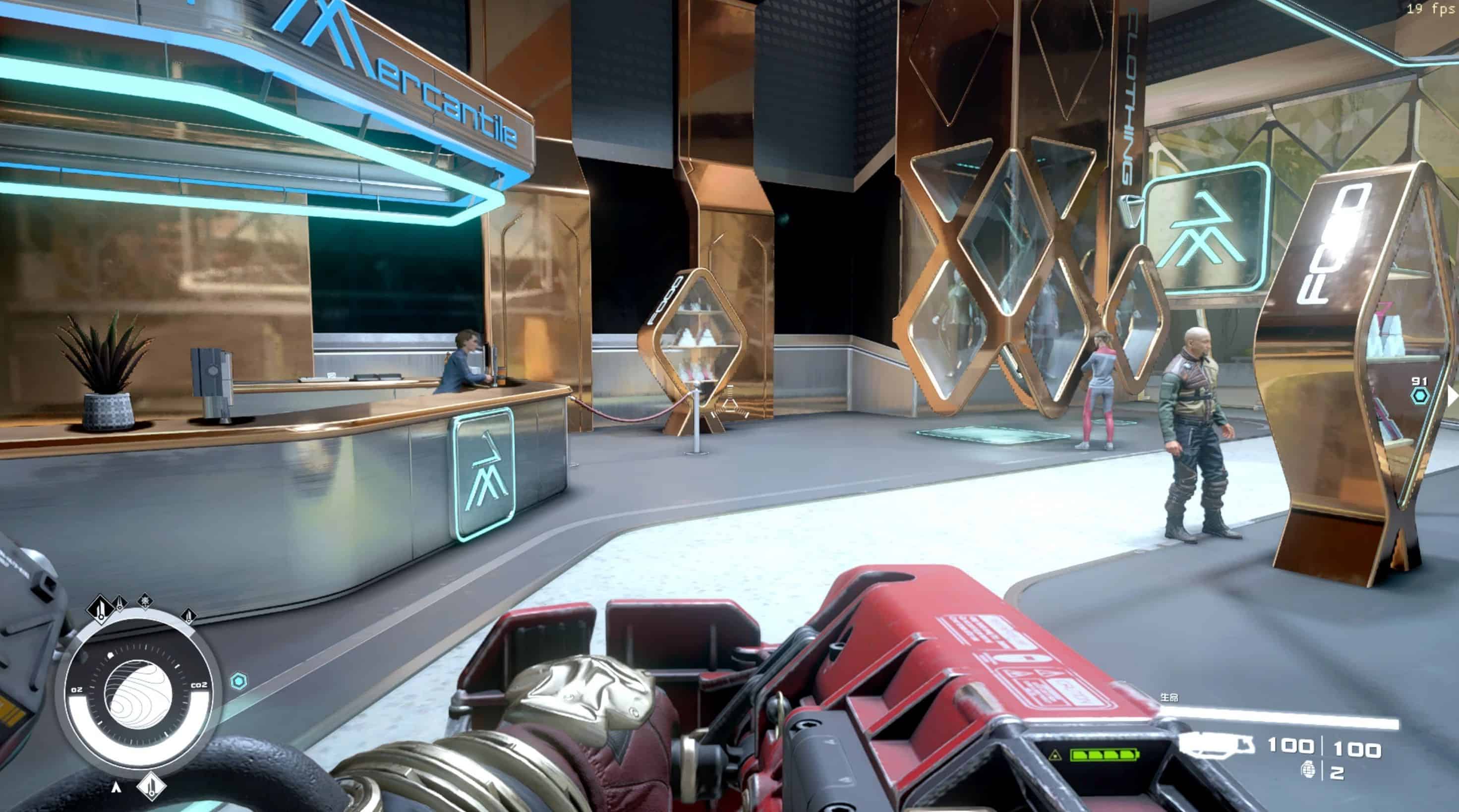1459x812 pixels.
Task: Choose the grenade icon
Action: point(1308,770)
